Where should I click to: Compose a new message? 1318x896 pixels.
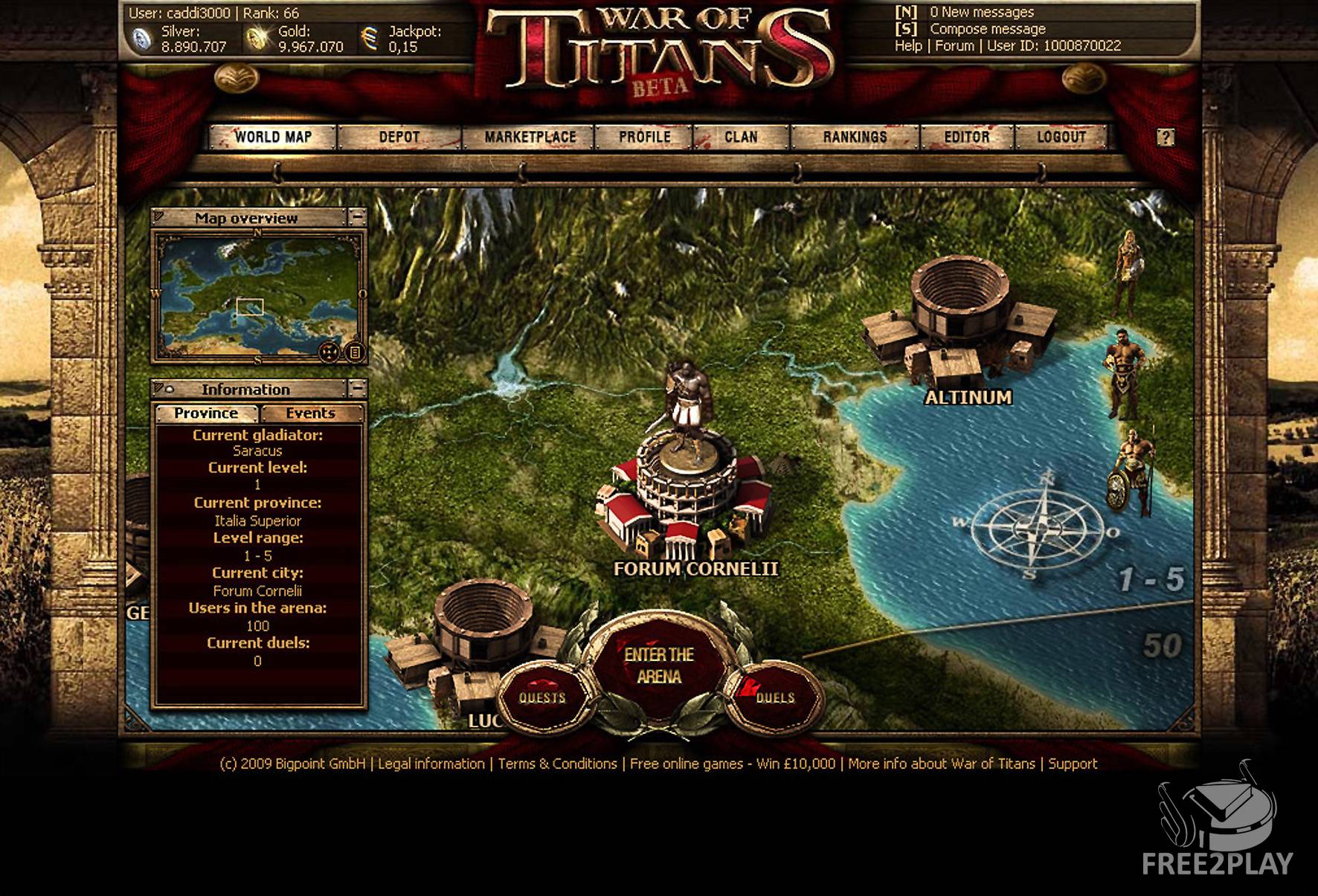[x=987, y=29]
